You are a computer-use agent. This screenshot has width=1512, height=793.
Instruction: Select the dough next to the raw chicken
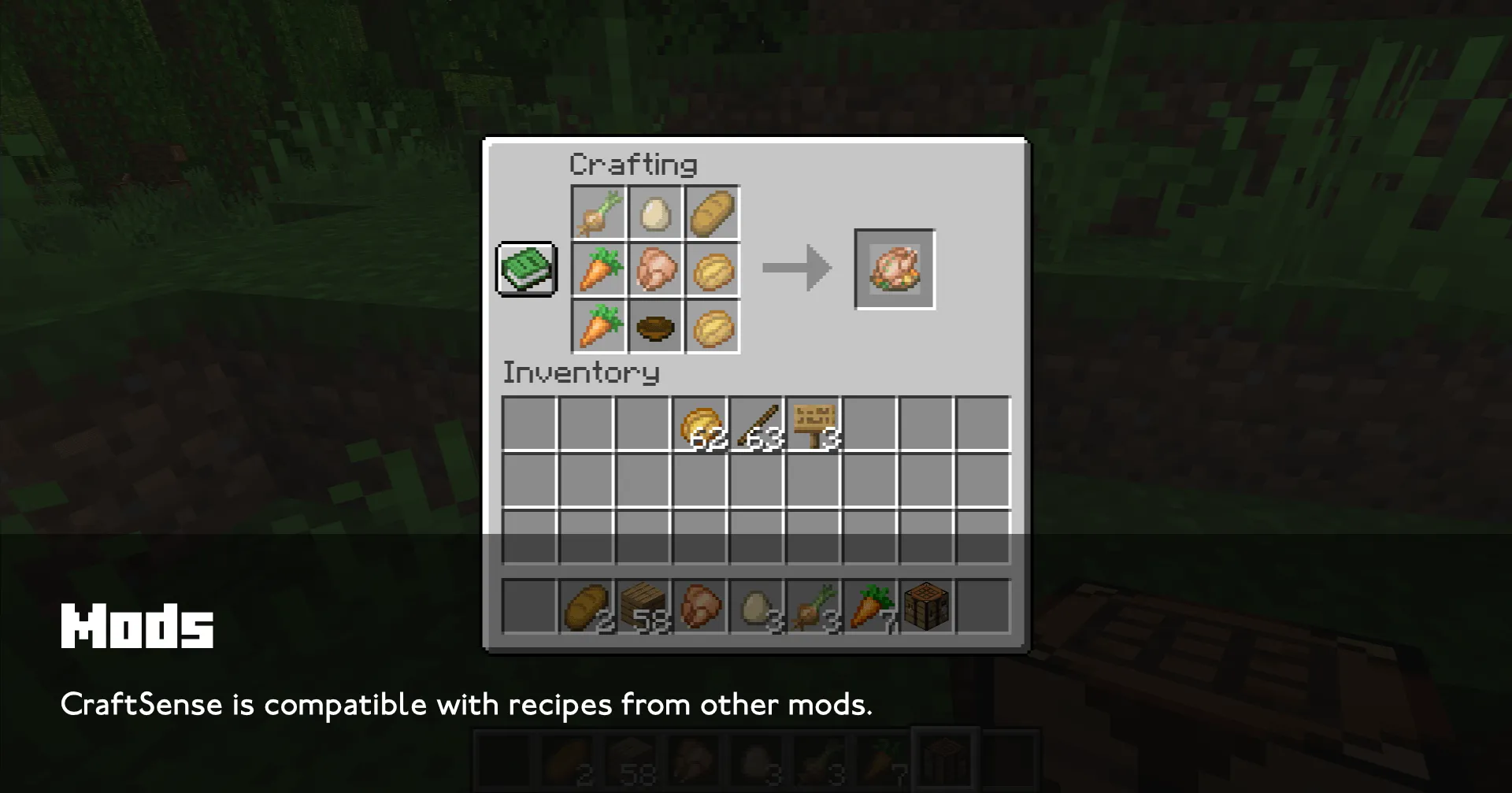coord(711,270)
